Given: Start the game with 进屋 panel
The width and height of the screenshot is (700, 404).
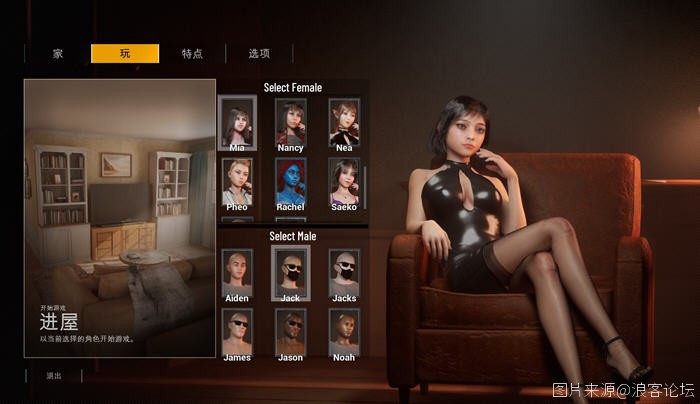Looking at the screenshot, I should coord(120,218).
